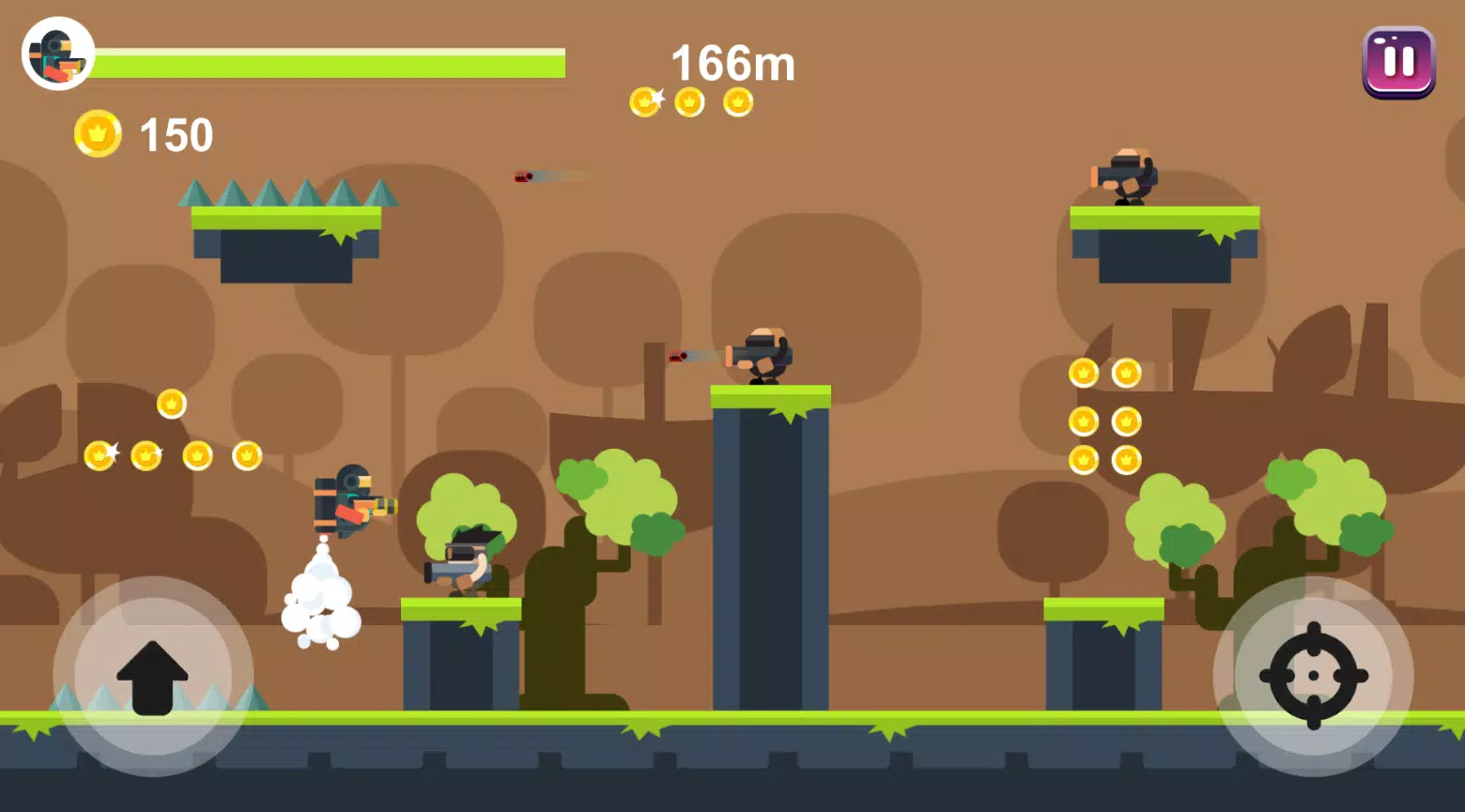Tap the 150 coin total text
1465x812 pixels.
[x=175, y=134]
